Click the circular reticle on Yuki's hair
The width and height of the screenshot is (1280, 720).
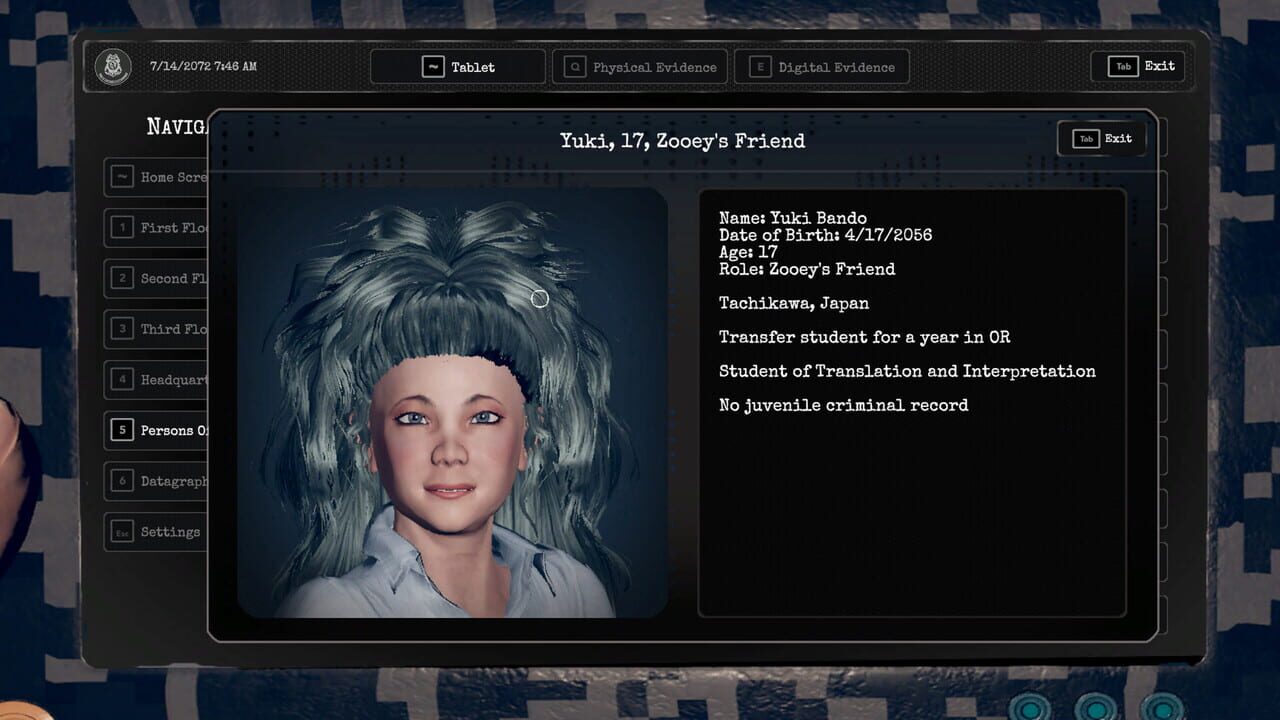tap(538, 298)
